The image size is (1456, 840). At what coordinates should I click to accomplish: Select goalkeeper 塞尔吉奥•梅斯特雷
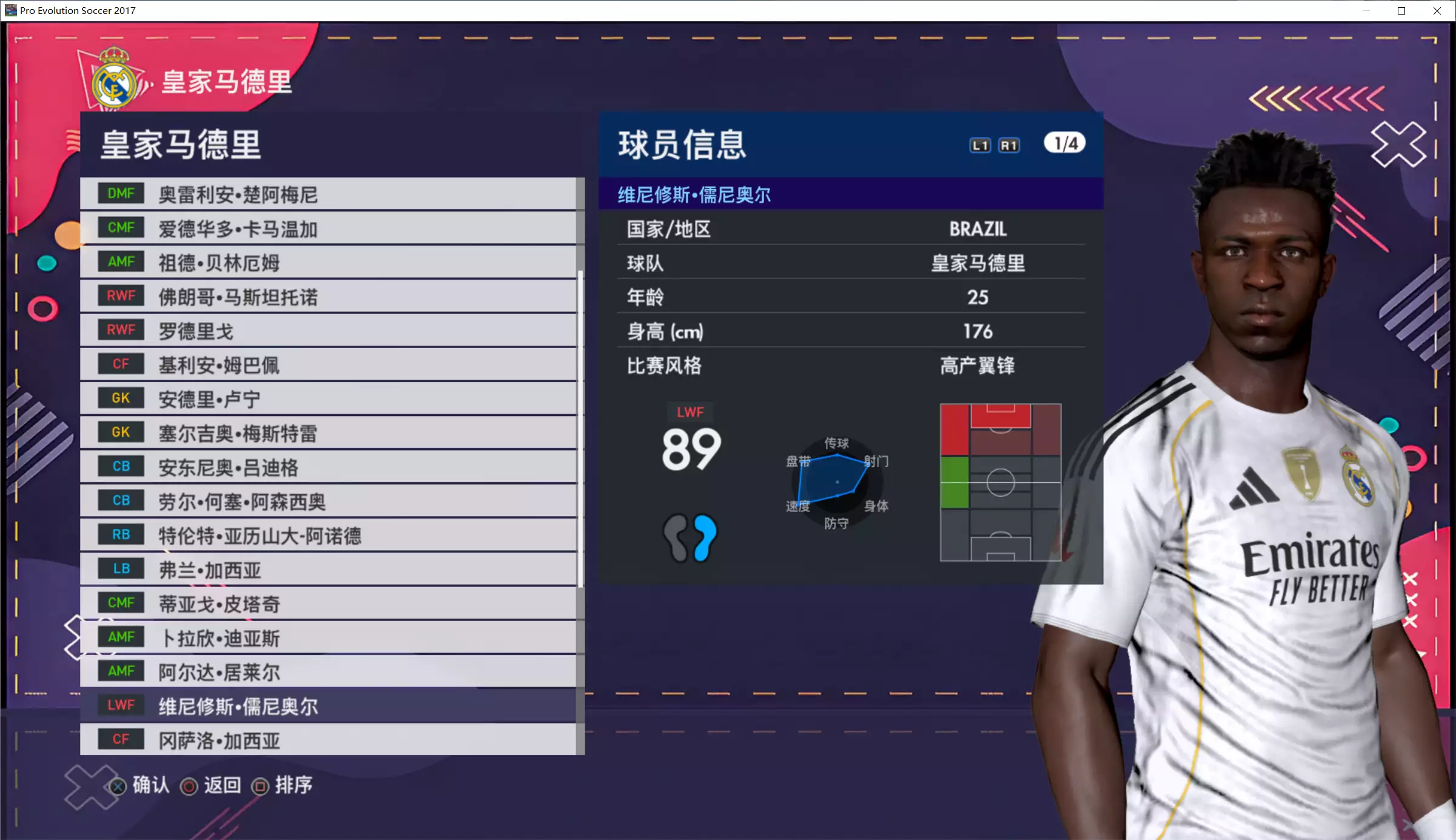(327, 433)
